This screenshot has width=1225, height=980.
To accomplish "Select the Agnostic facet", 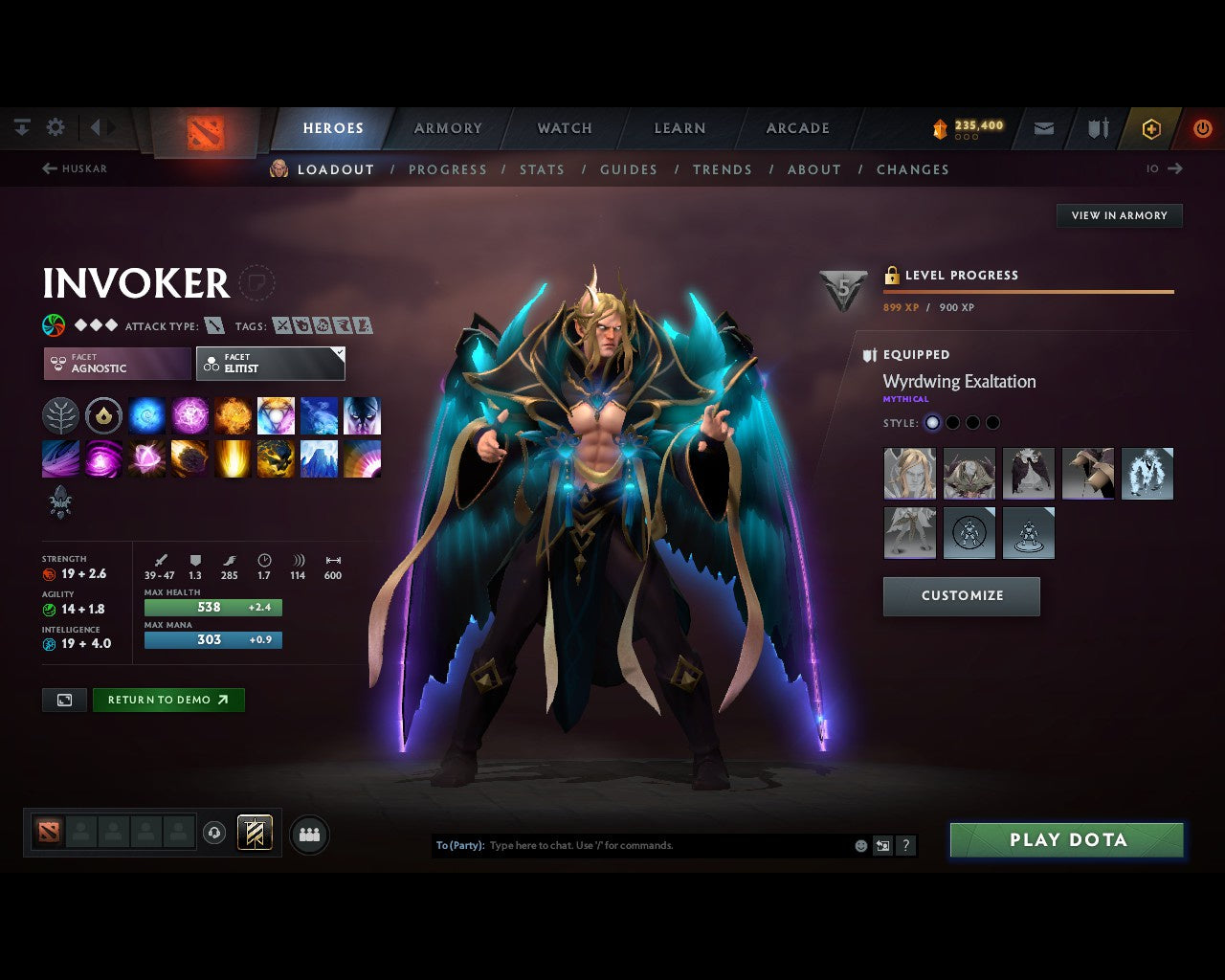I will point(115,364).
